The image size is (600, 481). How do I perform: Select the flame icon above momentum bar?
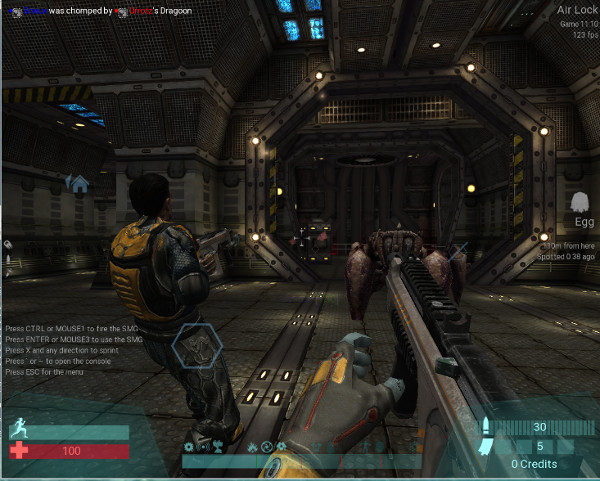pos(253,446)
